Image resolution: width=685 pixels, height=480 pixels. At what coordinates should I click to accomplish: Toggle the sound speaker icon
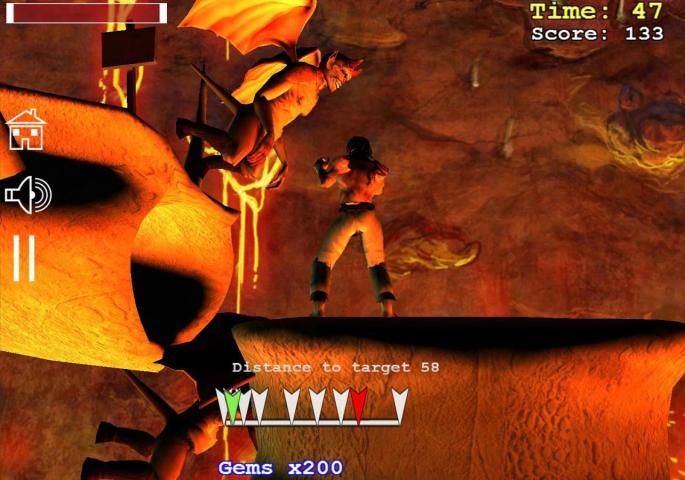point(27,195)
